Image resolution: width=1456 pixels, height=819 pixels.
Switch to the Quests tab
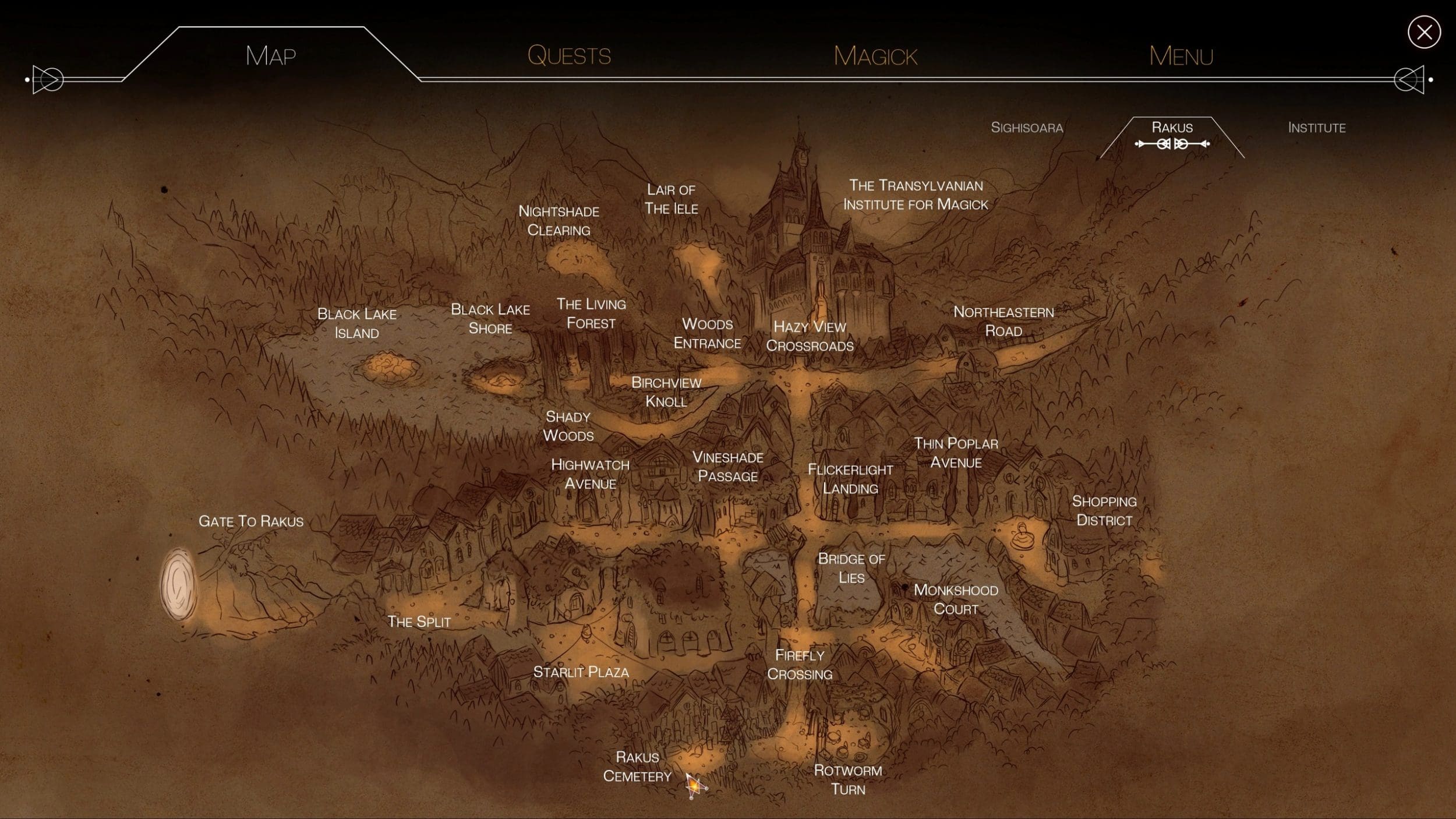(569, 56)
